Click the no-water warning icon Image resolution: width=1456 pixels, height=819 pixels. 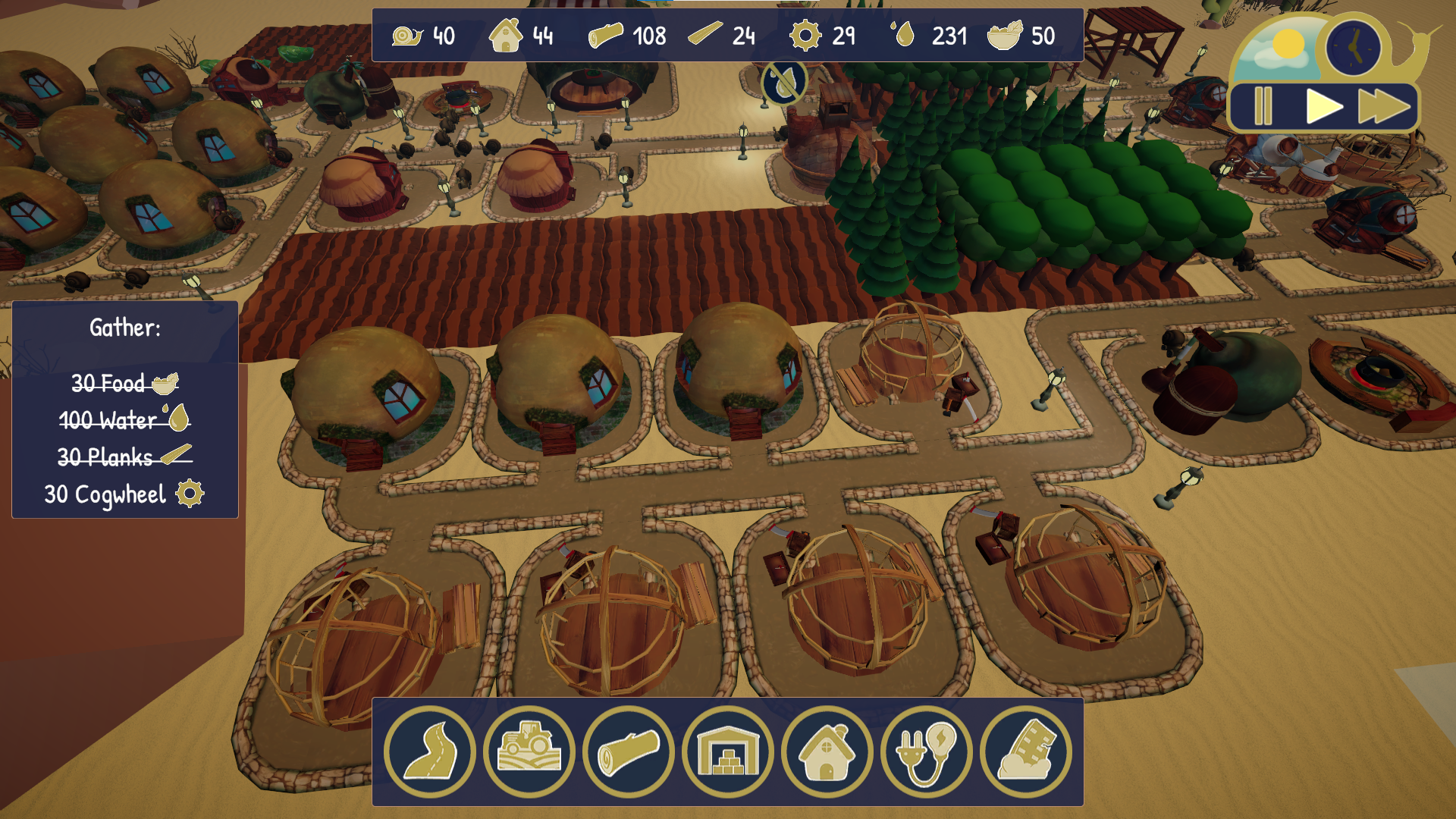click(x=784, y=81)
